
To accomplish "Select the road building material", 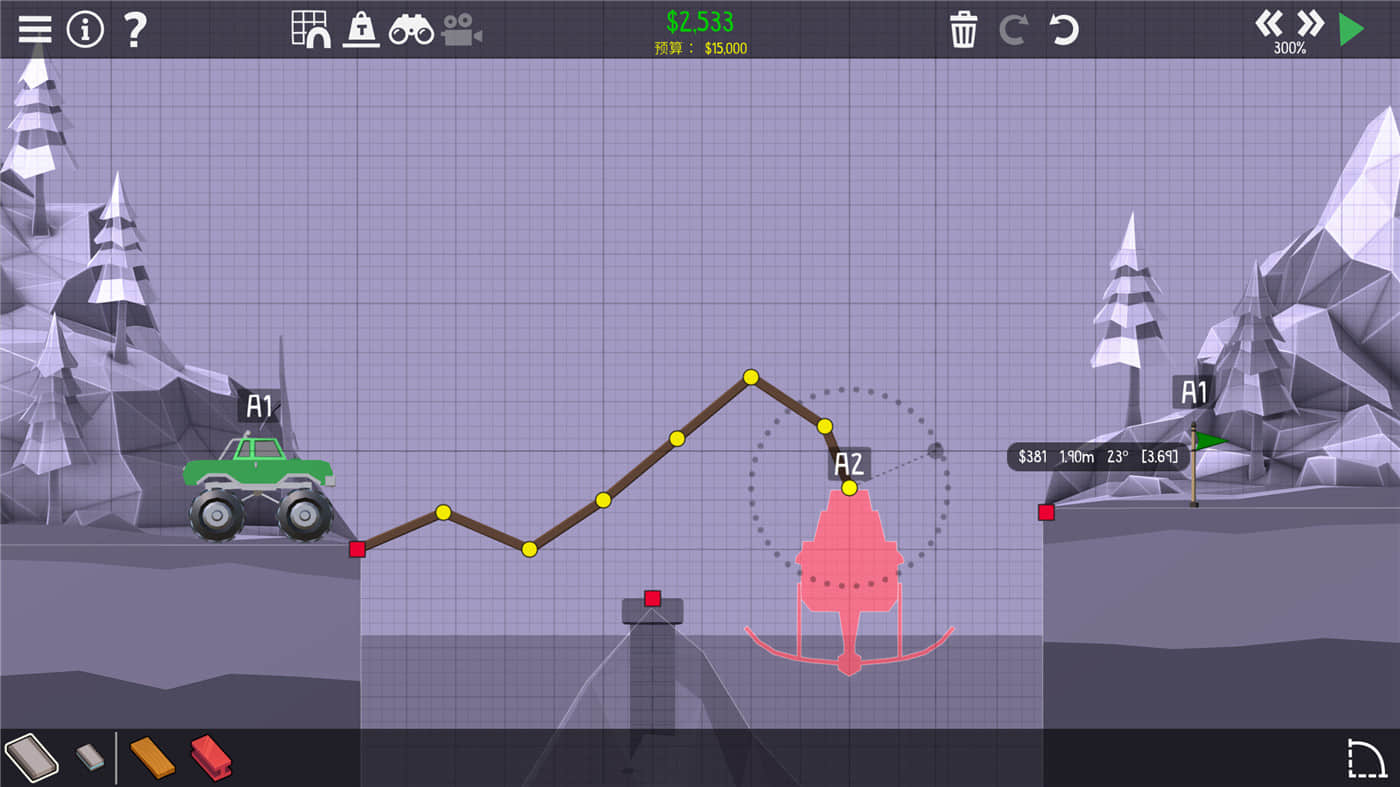I will [33, 757].
